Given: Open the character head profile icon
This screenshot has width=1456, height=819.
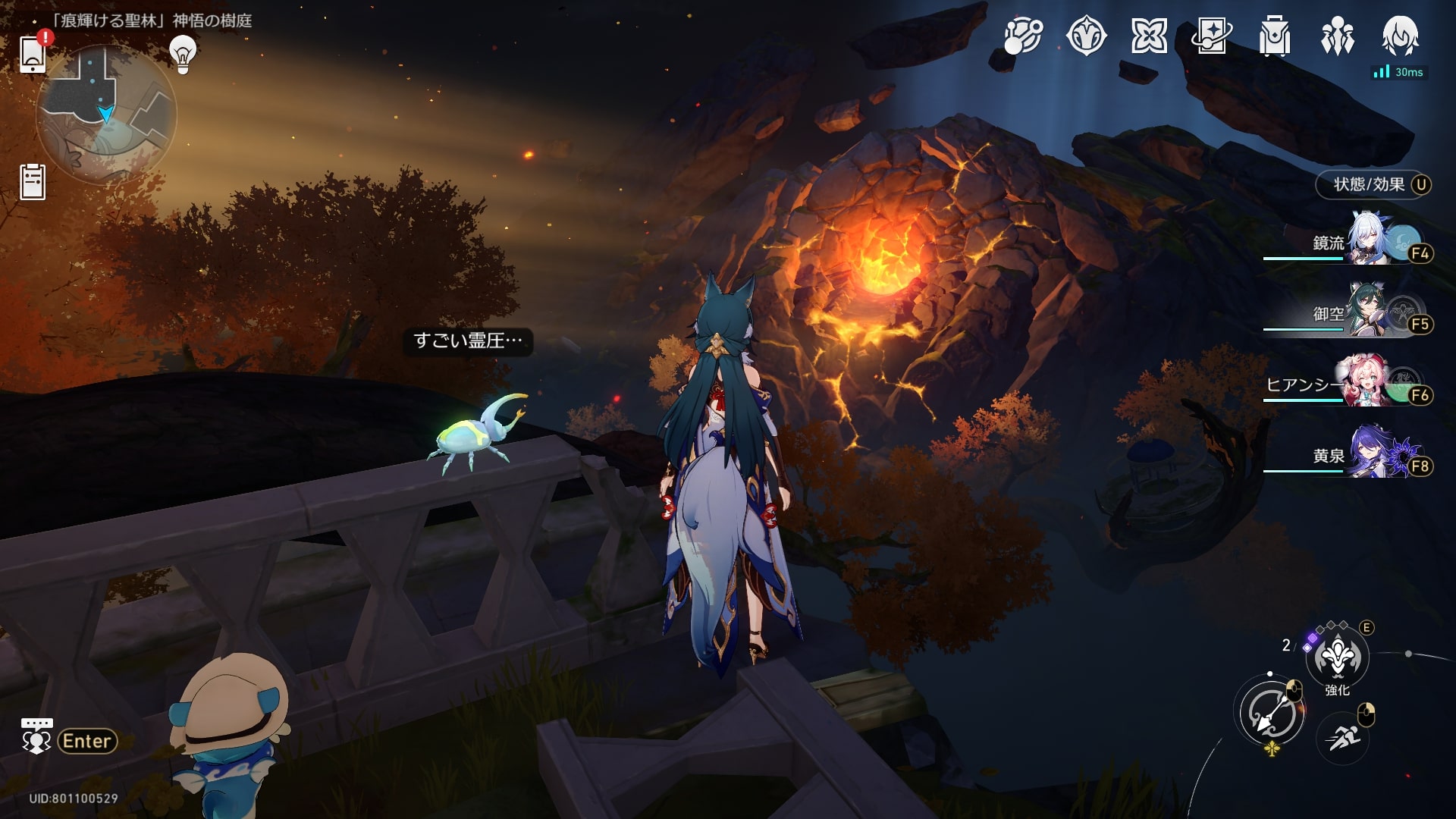Looking at the screenshot, I should [1400, 36].
